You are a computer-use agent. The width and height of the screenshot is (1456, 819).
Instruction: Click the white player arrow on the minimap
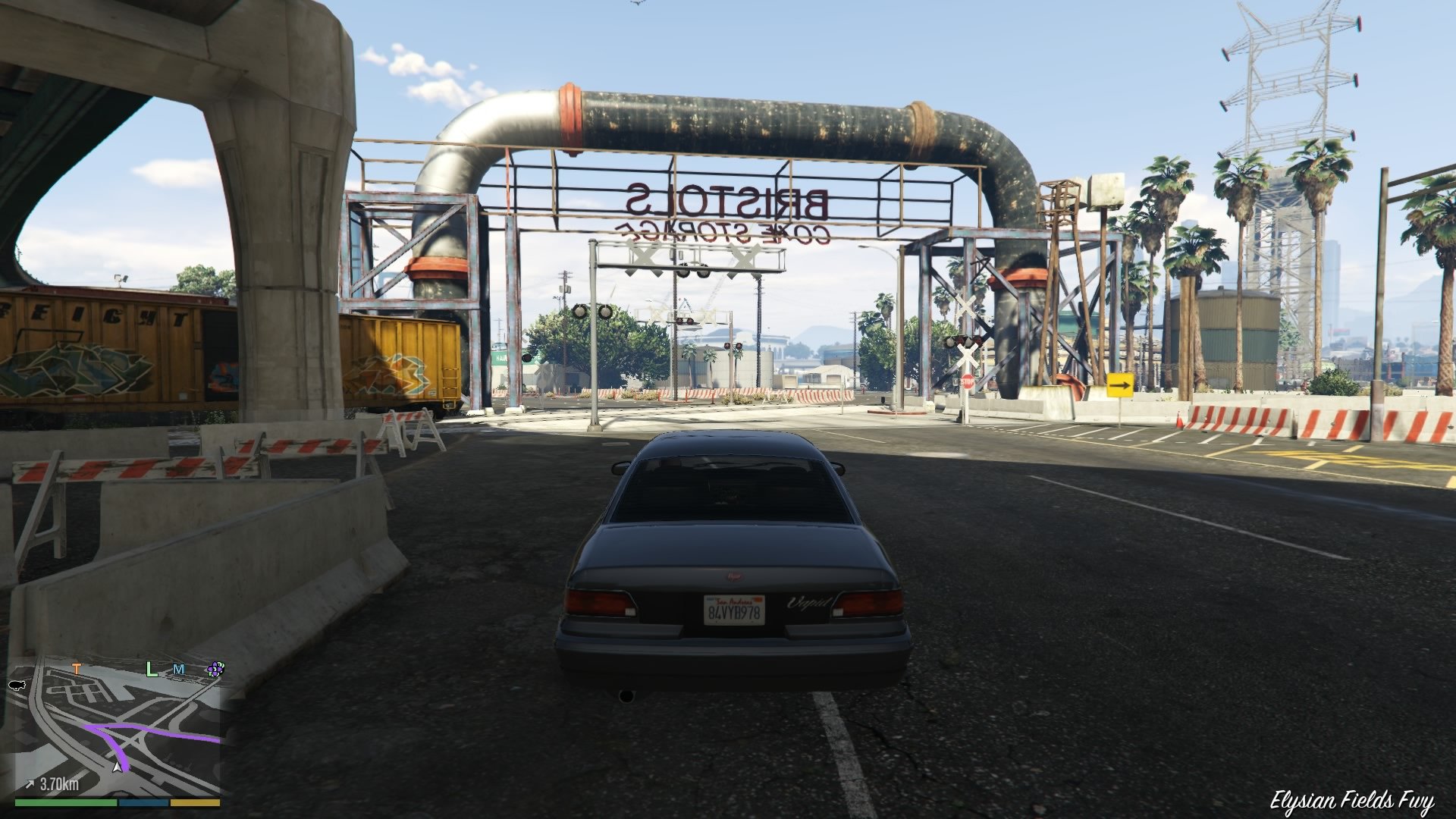(117, 767)
